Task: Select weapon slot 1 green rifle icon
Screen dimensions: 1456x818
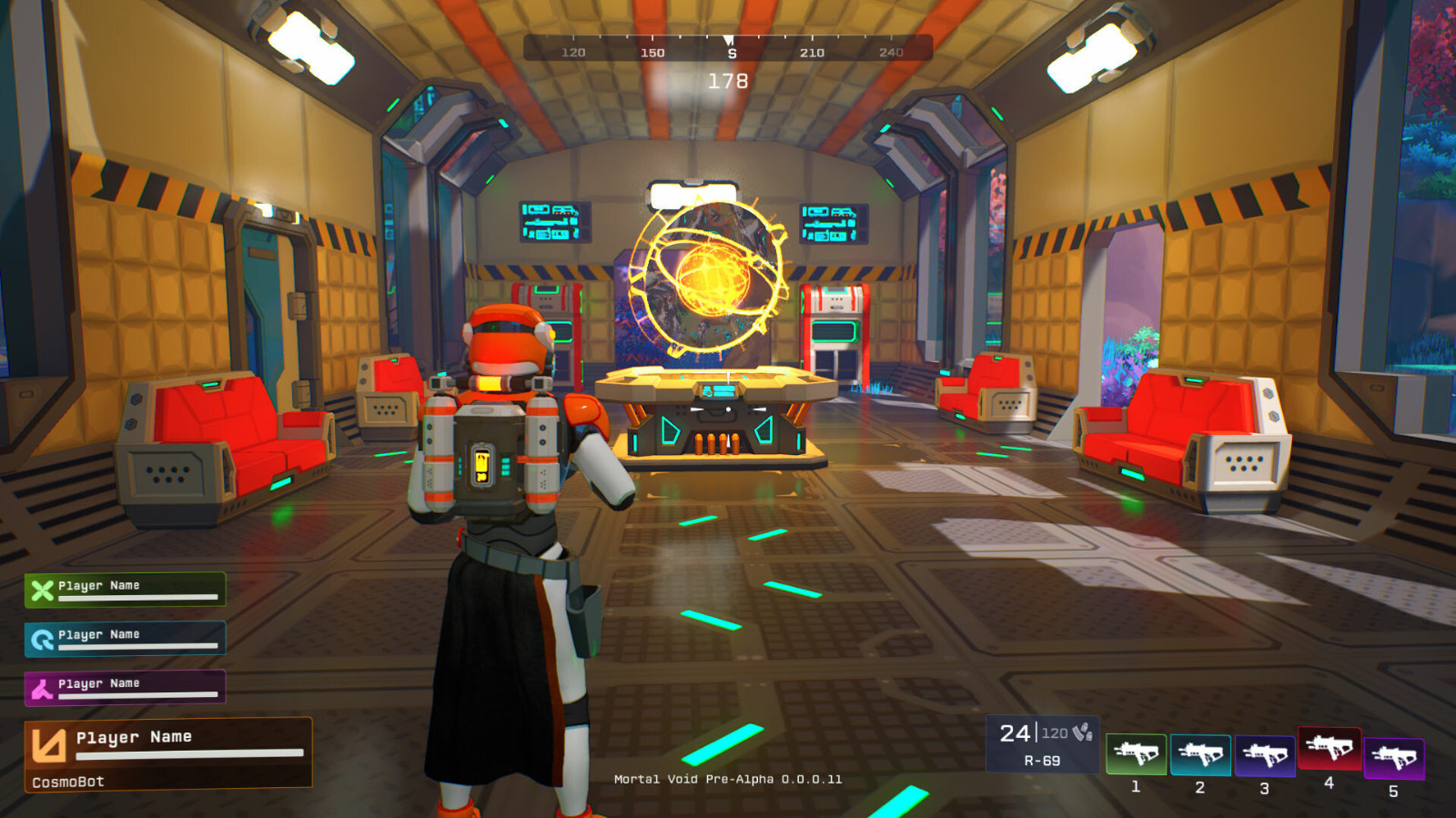Action: tap(1138, 753)
